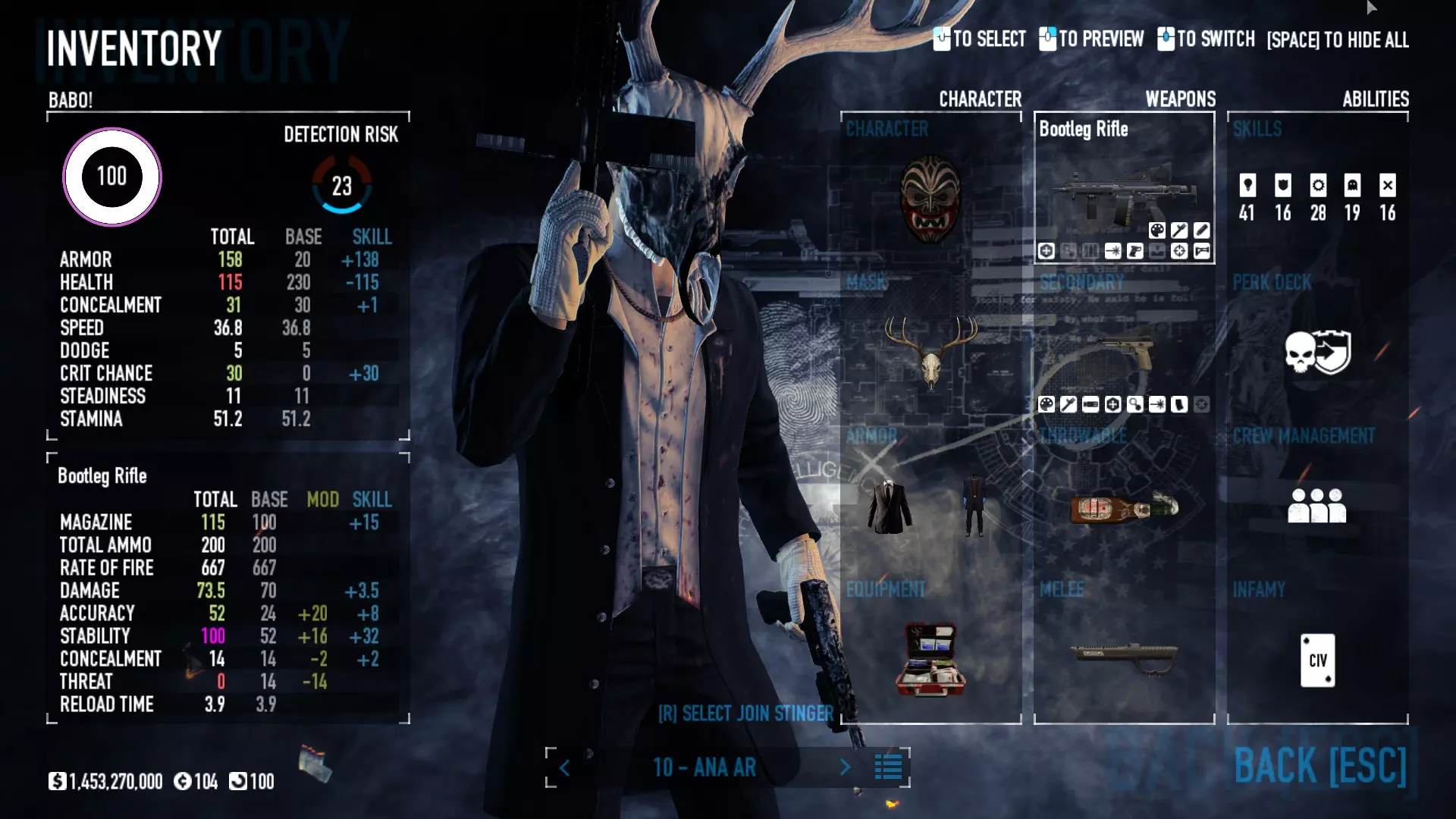Click the ANA AR profile name
Image resolution: width=1456 pixels, height=819 pixels.
704,767
